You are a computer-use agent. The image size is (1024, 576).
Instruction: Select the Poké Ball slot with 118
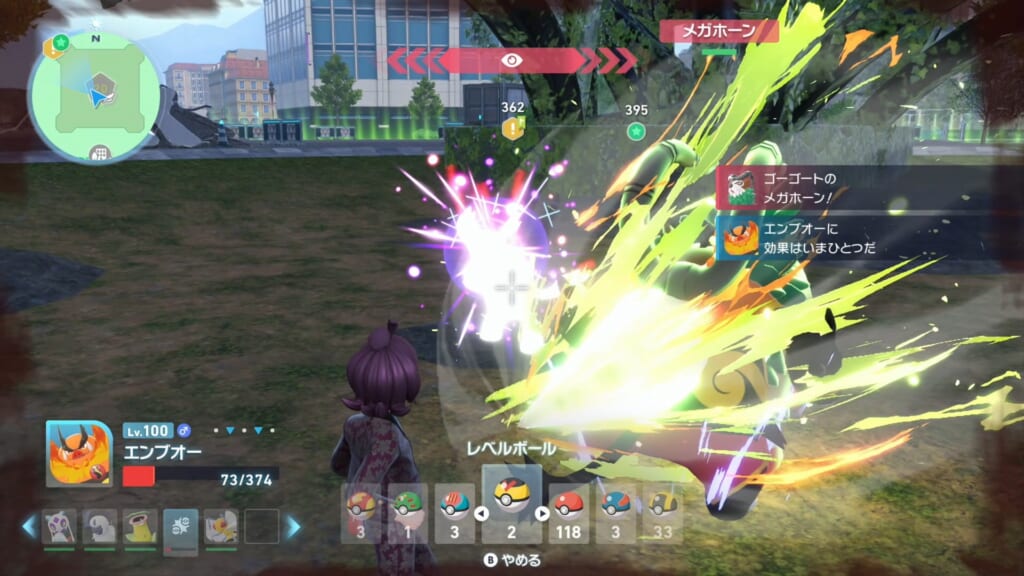coord(569,513)
